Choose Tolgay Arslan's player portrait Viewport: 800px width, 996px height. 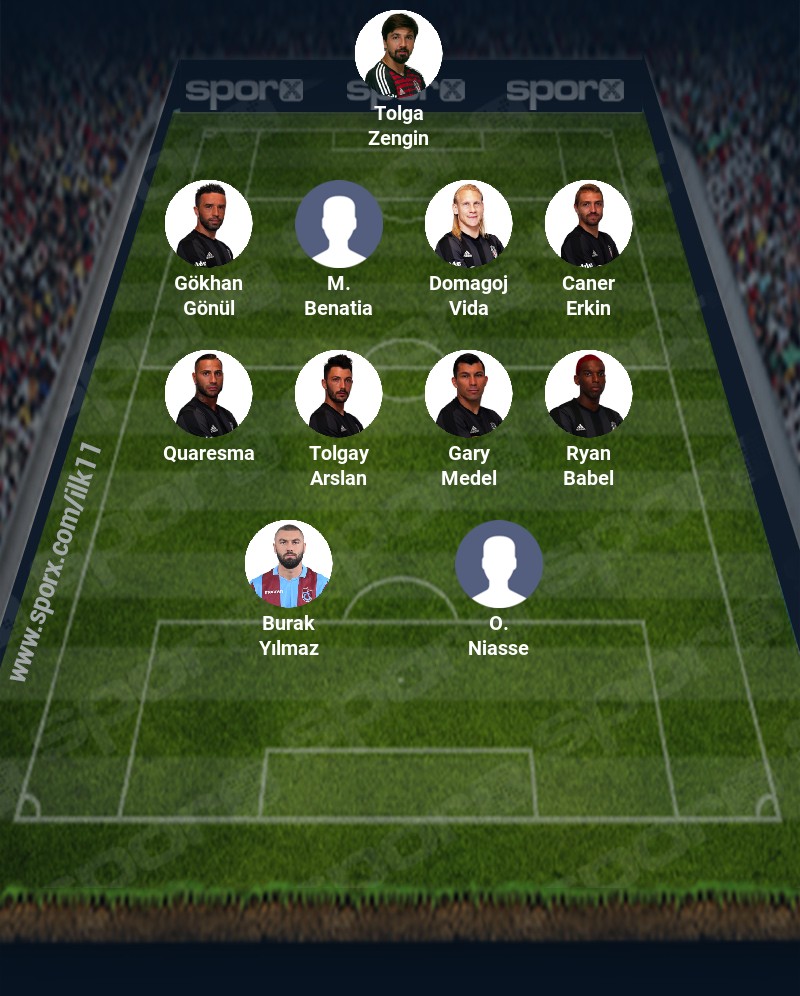pos(338,393)
